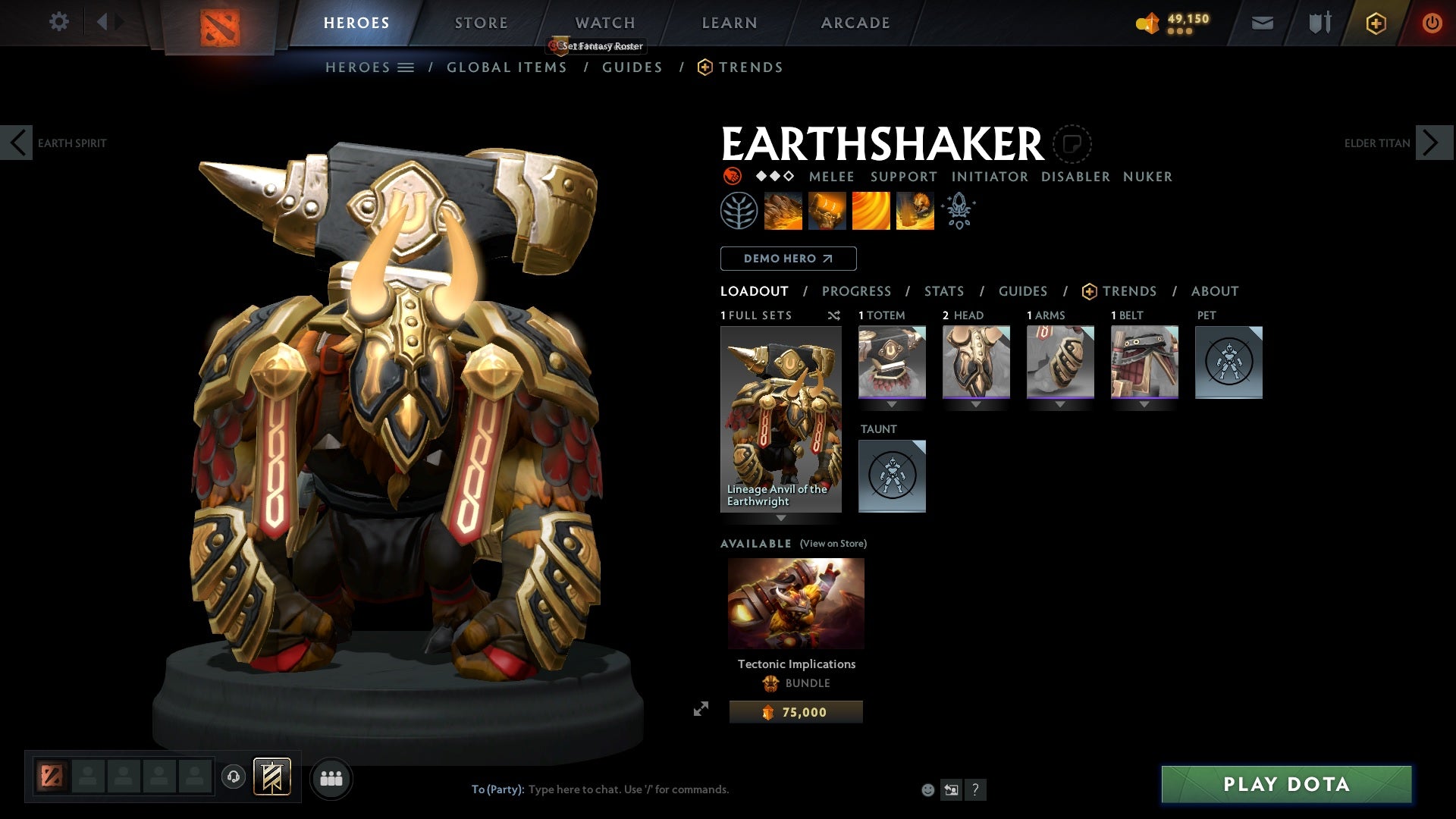Toggle the shuffle icon next to Full Sets

pyautogui.click(x=834, y=315)
